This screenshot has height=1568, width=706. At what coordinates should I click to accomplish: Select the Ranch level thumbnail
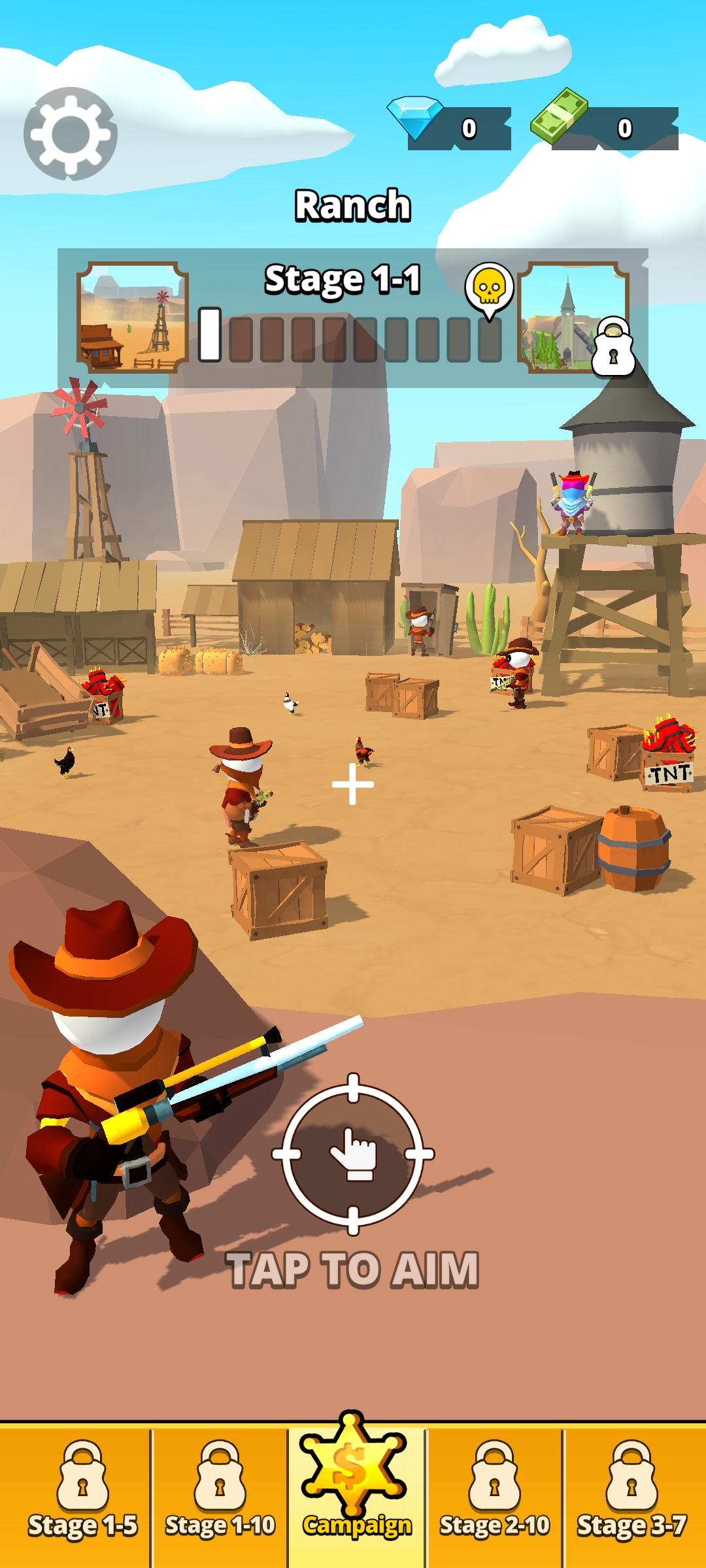point(133,317)
